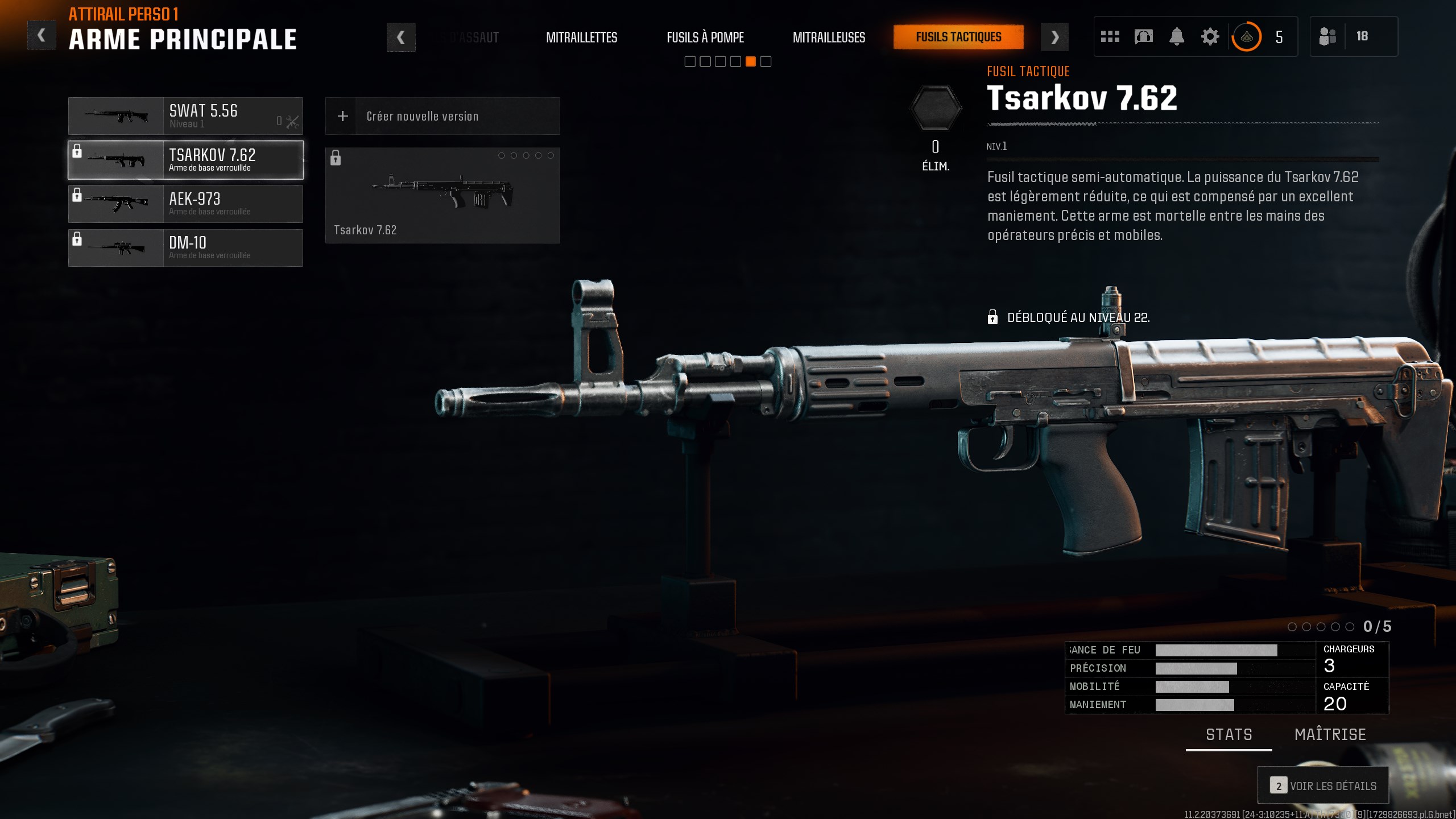
Task: Open voice chat via the headset icon
Action: (x=1143, y=36)
